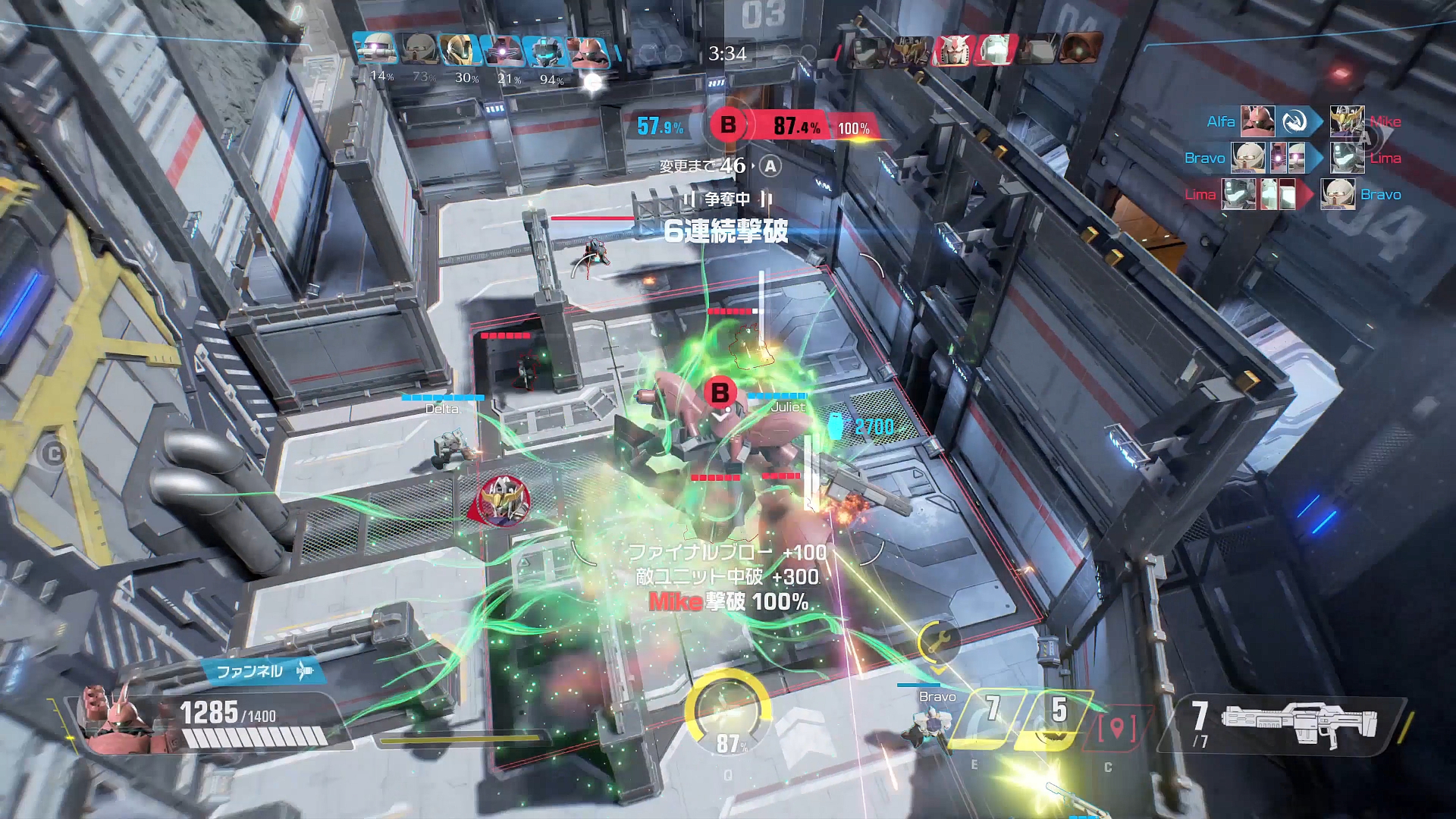Select the red objective B indicator at top
1456x819 pixels.
pos(728,125)
